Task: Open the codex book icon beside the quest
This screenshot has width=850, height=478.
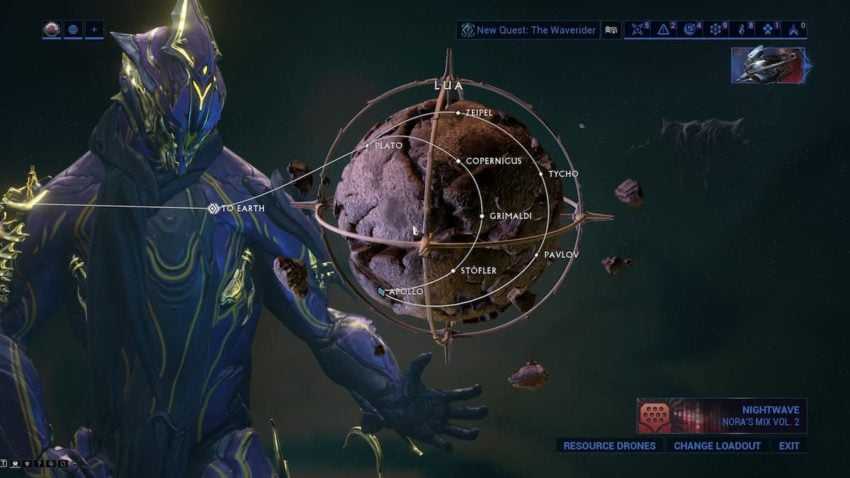Action: (611, 30)
